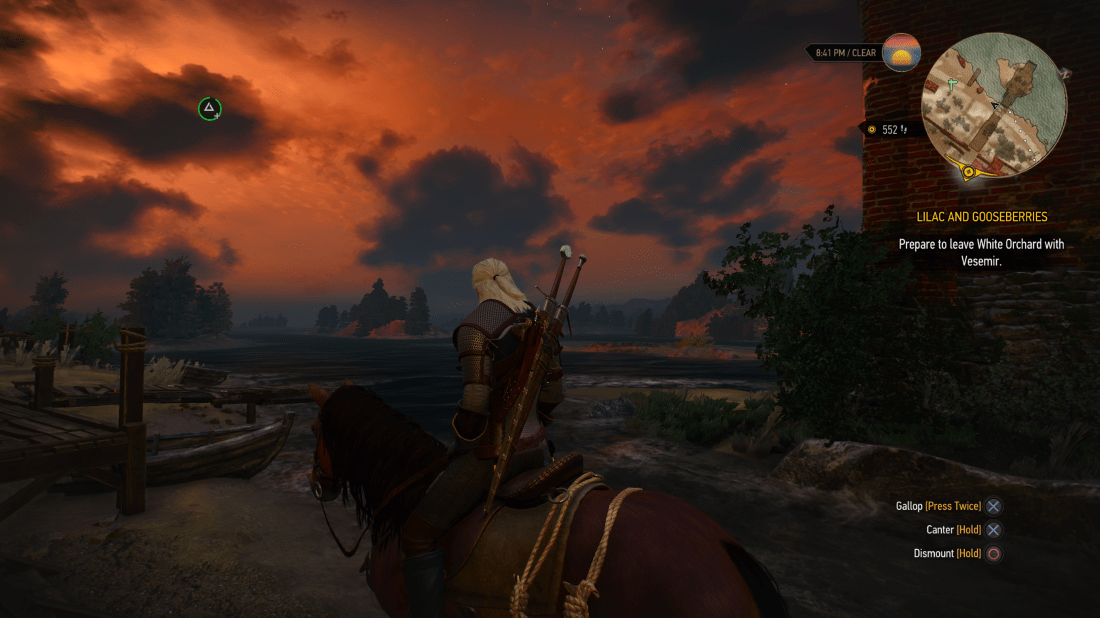Click the sunset weather icon
1100x618 pixels.
(x=901, y=52)
